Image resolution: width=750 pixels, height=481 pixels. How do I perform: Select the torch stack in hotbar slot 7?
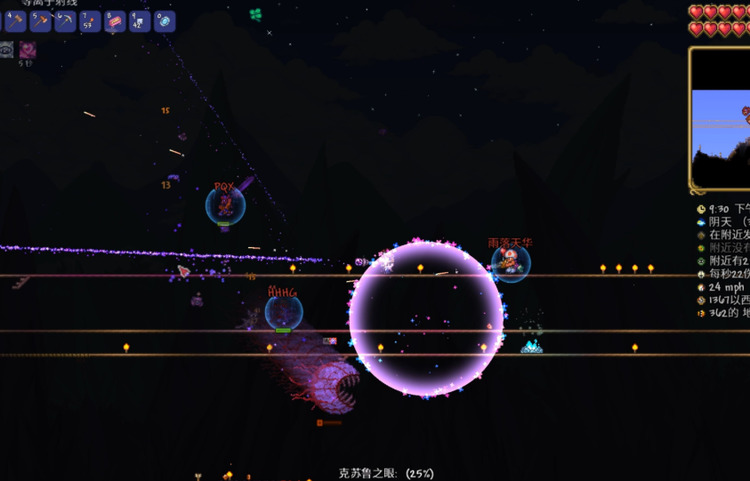pyautogui.click(x=91, y=21)
